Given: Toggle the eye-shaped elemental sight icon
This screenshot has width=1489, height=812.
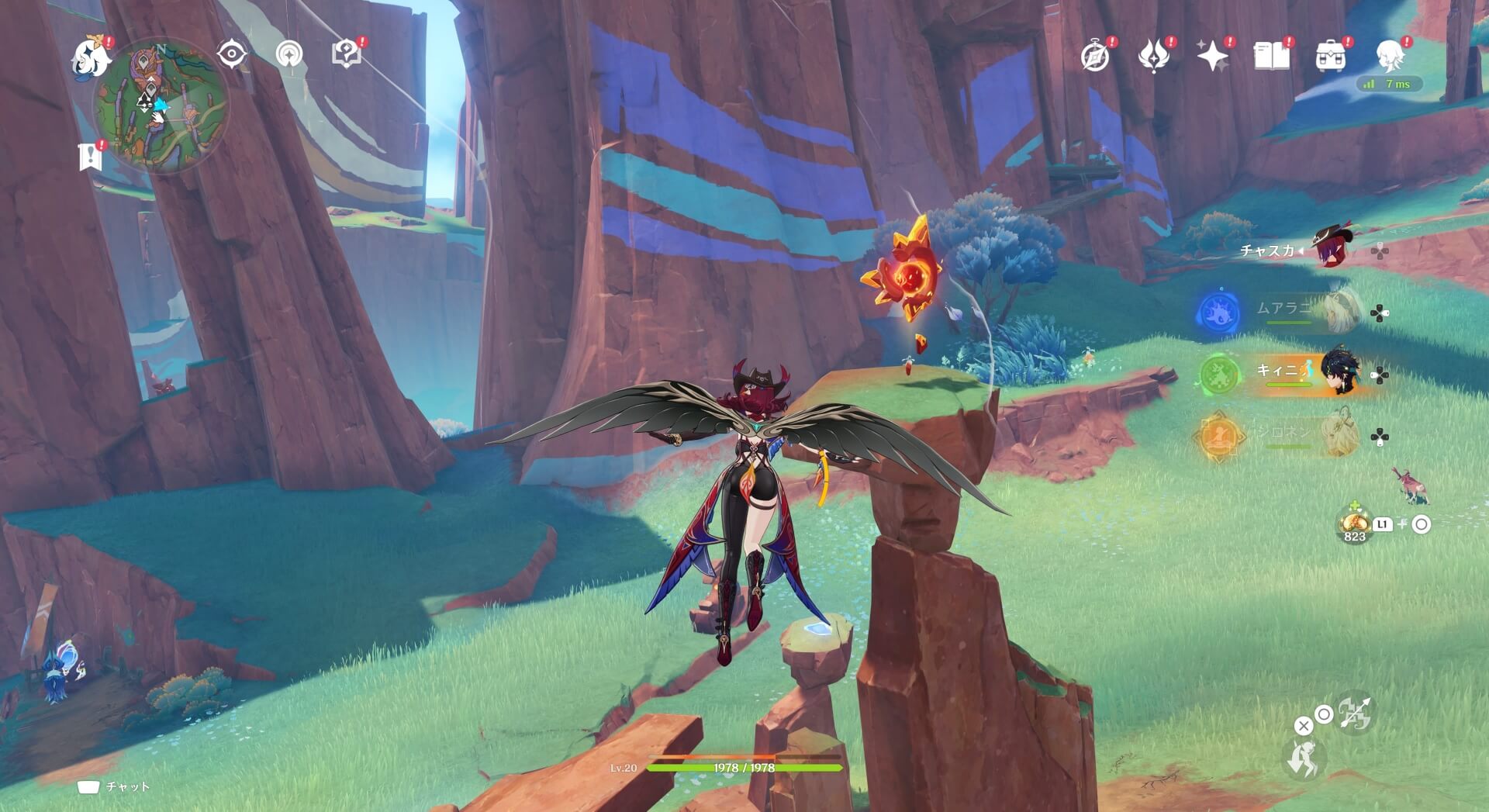Looking at the screenshot, I should click(x=231, y=54).
